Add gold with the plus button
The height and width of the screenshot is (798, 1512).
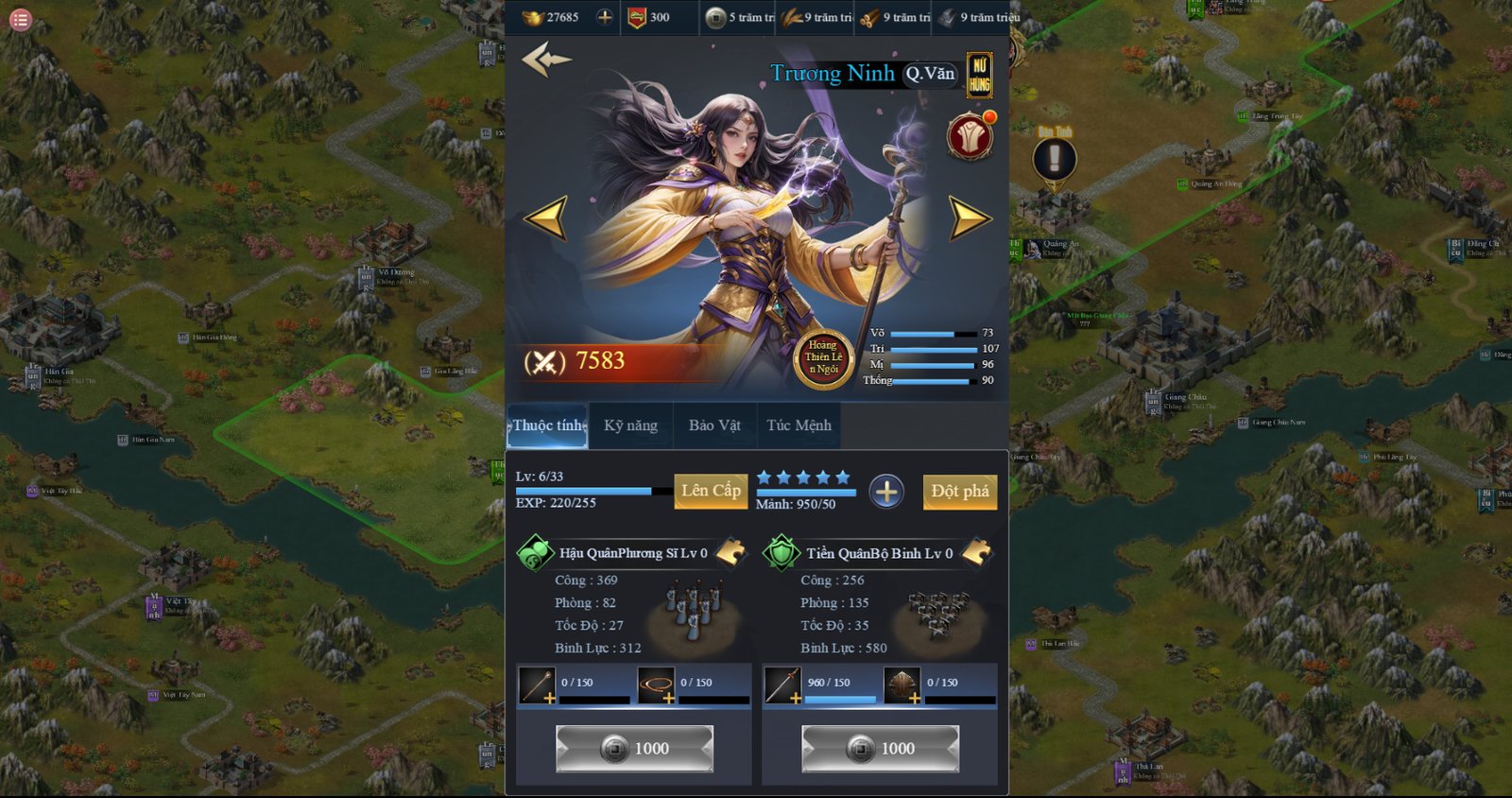pos(605,17)
